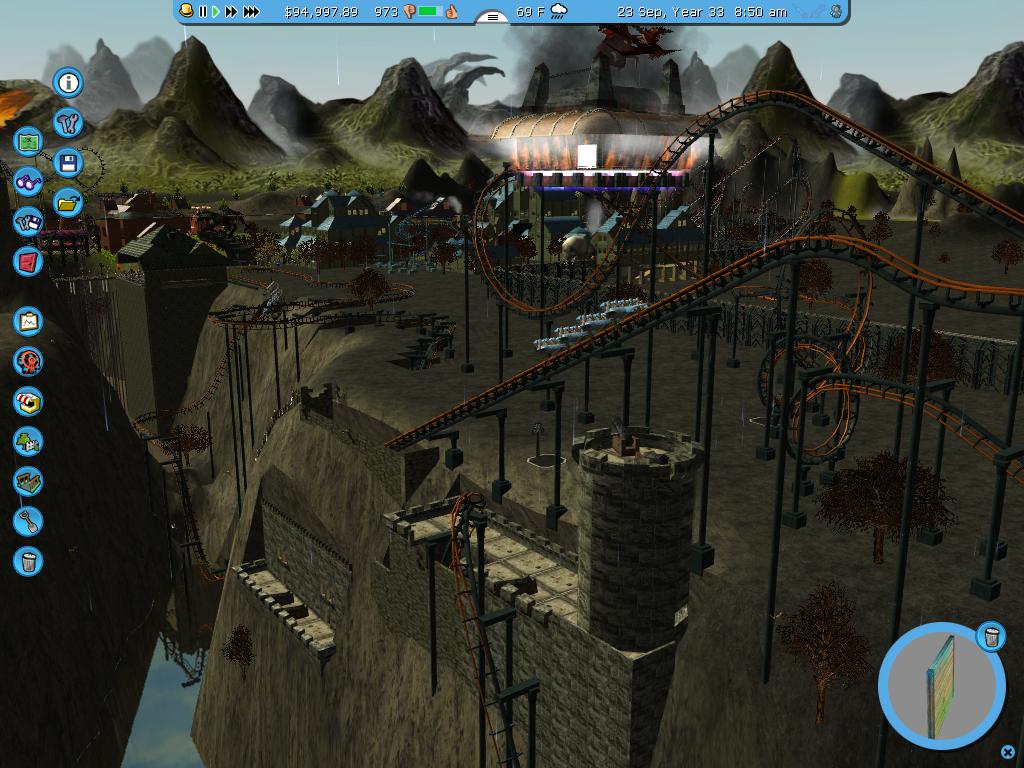Open the shops and stalls menu
Viewport: 1024px width, 768px height.
(x=28, y=401)
